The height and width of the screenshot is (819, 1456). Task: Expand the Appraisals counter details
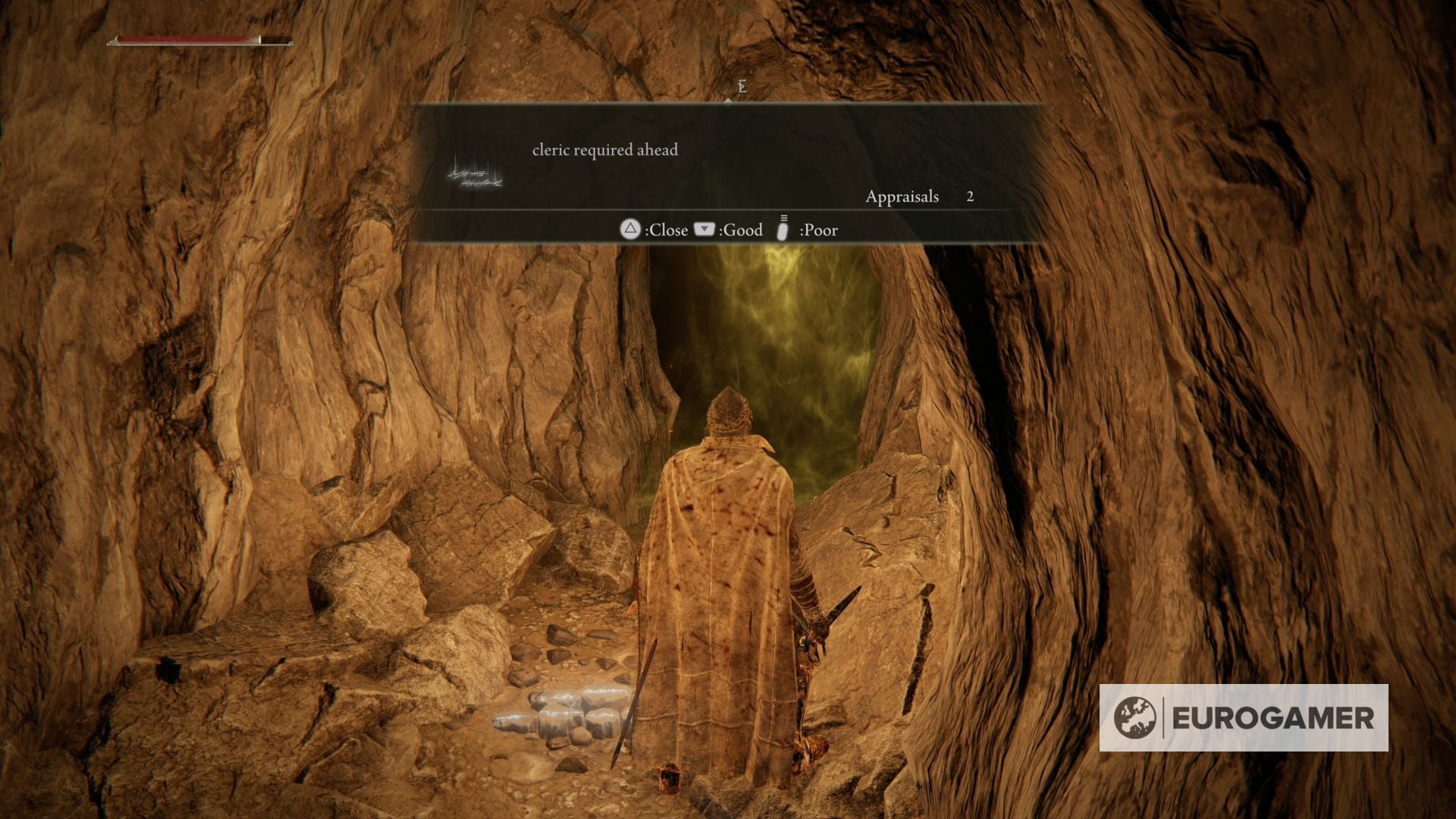click(971, 196)
